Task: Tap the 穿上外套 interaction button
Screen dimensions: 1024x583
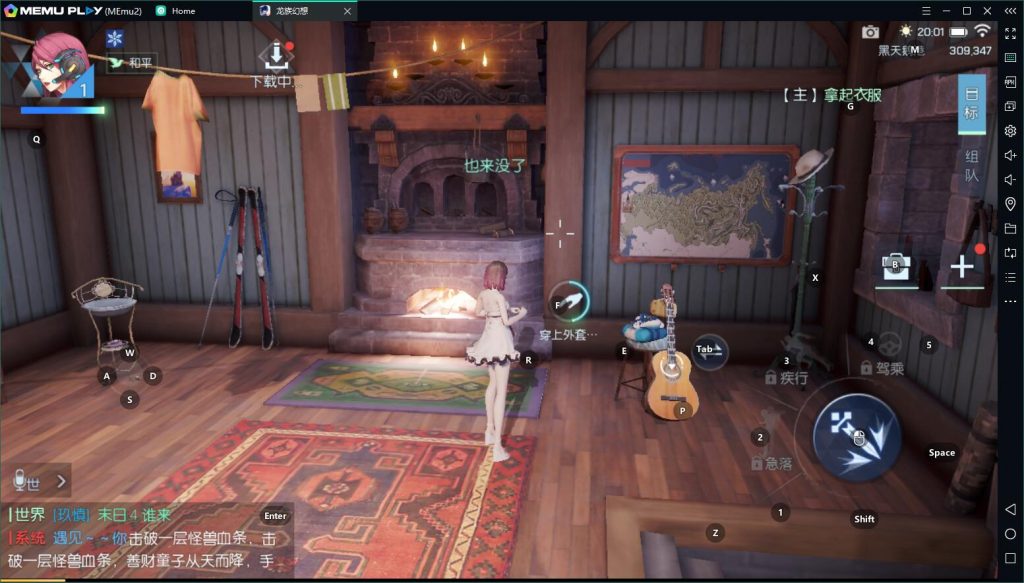Action: click(x=569, y=301)
